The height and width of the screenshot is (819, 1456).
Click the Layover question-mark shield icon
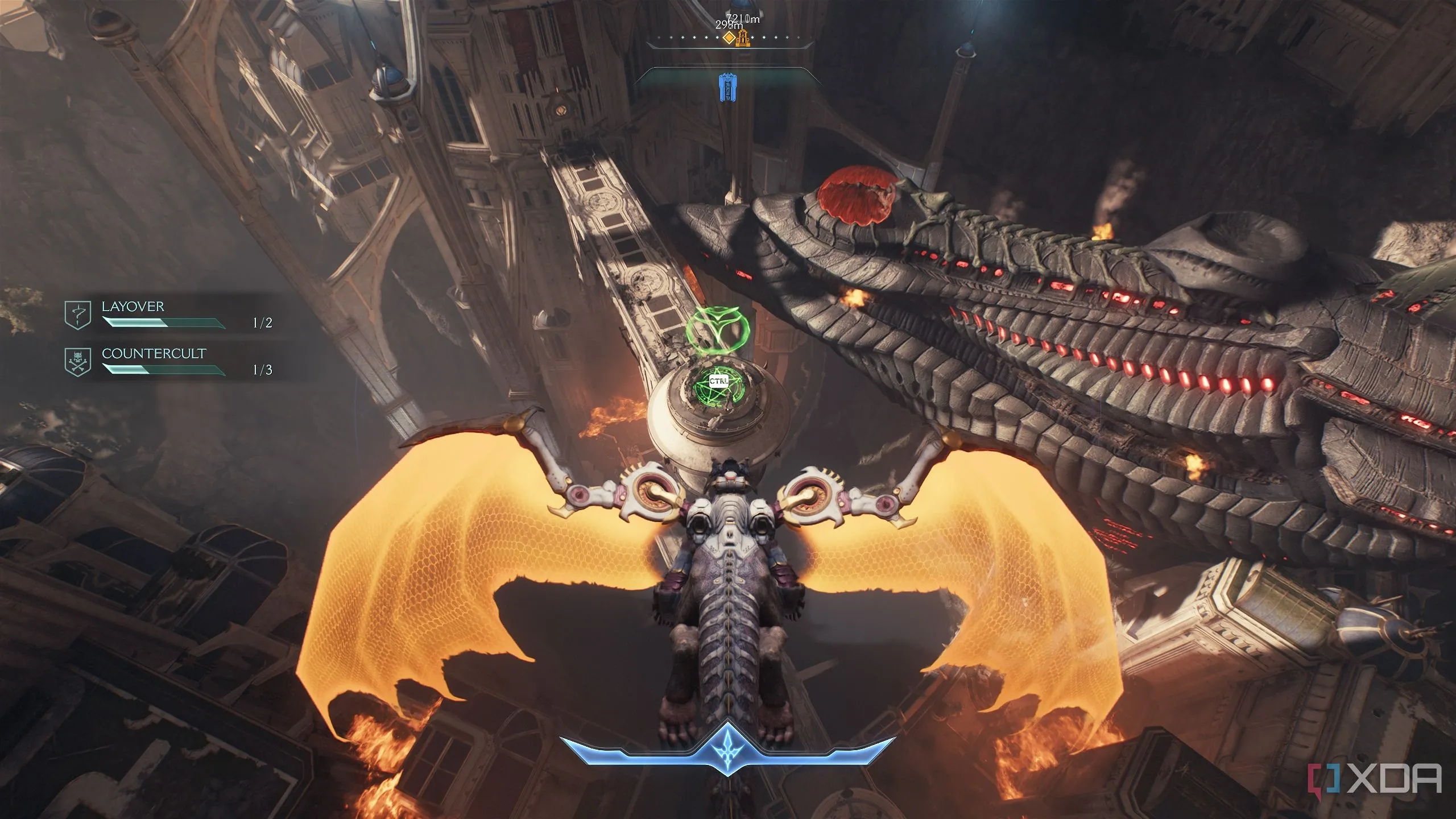(x=78, y=315)
